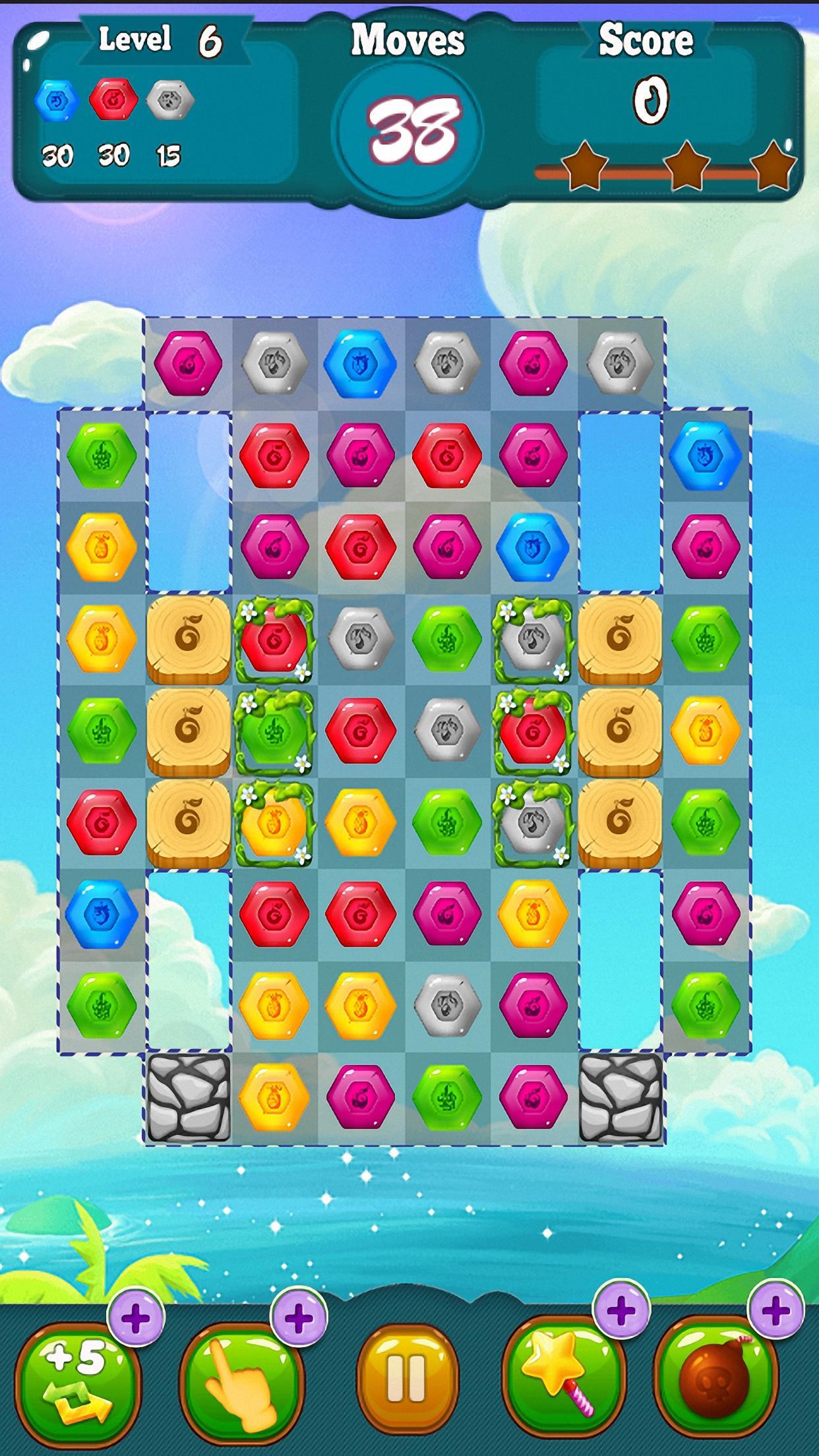Image resolution: width=819 pixels, height=1456 pixels.
Task: Buy more hand boosters with plus badge
Action: click(299, 1319)
